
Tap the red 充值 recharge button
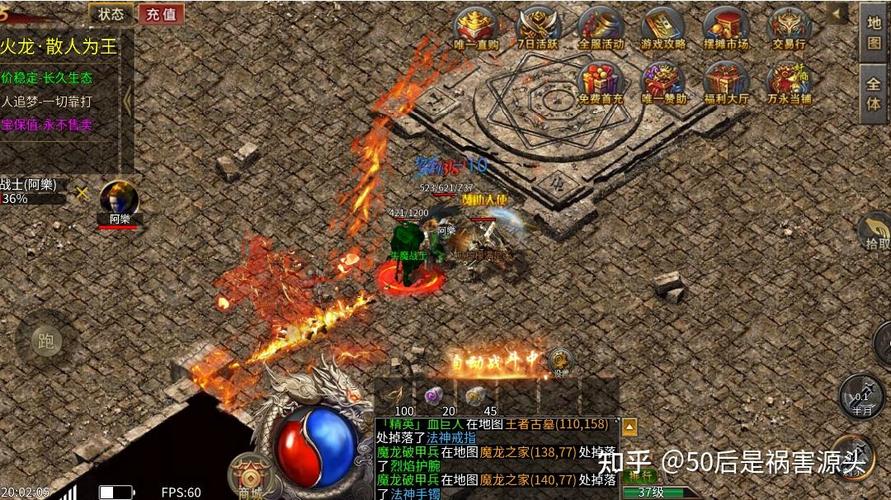pyautogui.click(x=160, y=13)
